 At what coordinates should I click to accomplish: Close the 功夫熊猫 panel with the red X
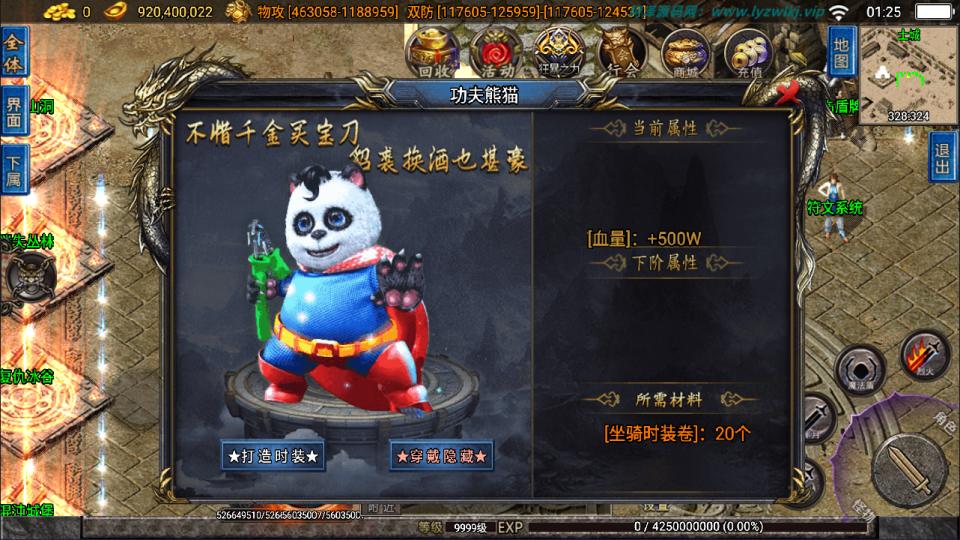789,94
